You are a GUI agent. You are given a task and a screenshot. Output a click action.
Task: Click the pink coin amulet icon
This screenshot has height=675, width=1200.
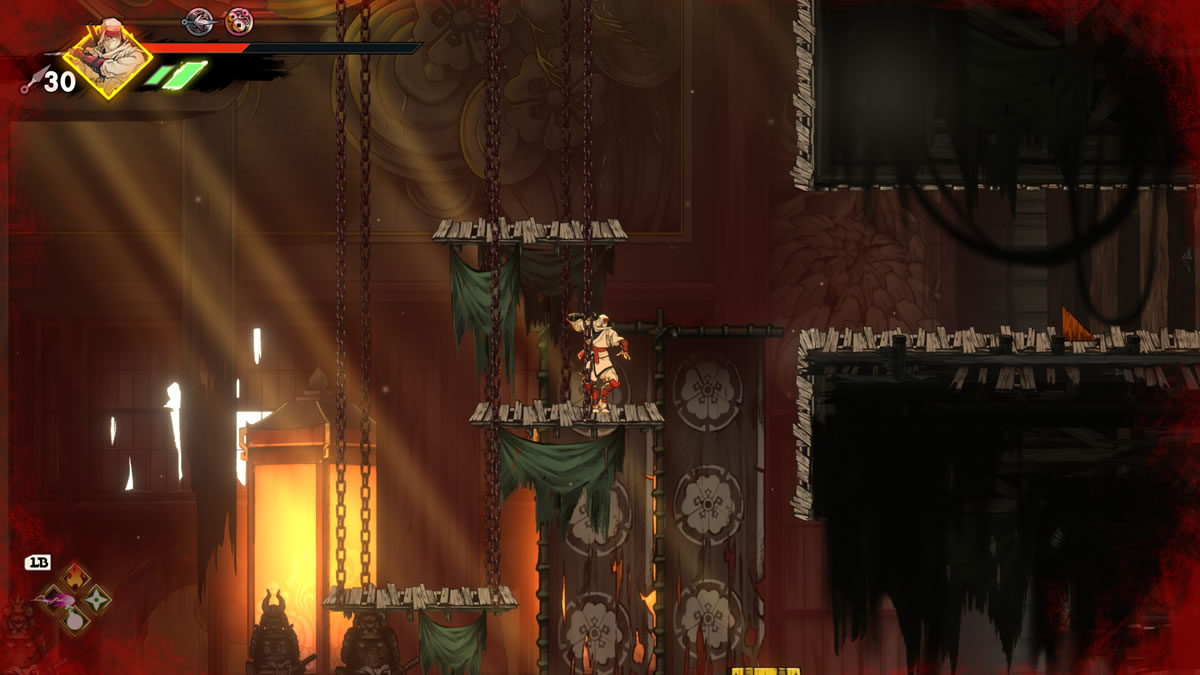click(x=239, y=20)
